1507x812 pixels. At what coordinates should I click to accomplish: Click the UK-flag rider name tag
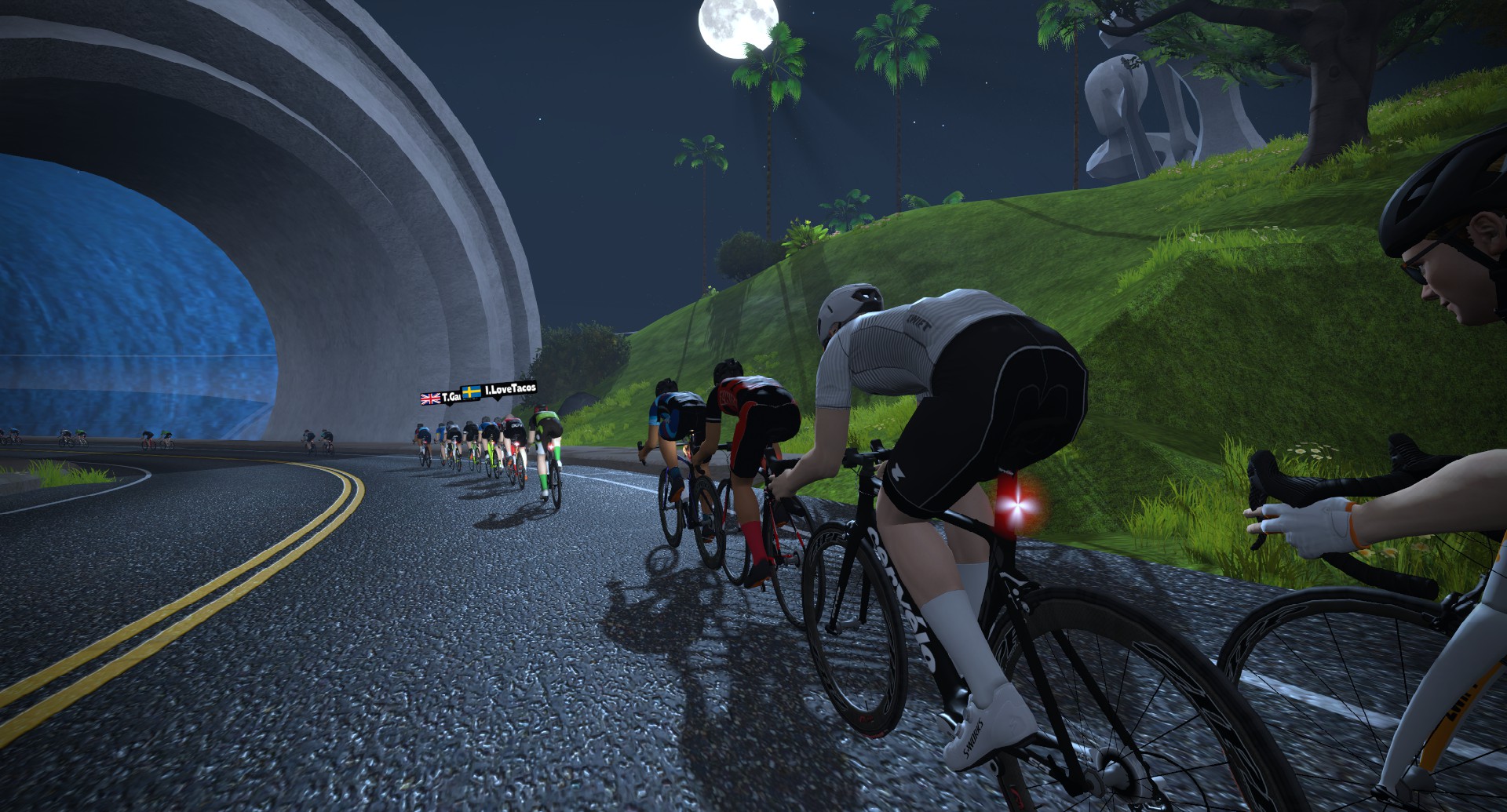[x=440, y=398]
